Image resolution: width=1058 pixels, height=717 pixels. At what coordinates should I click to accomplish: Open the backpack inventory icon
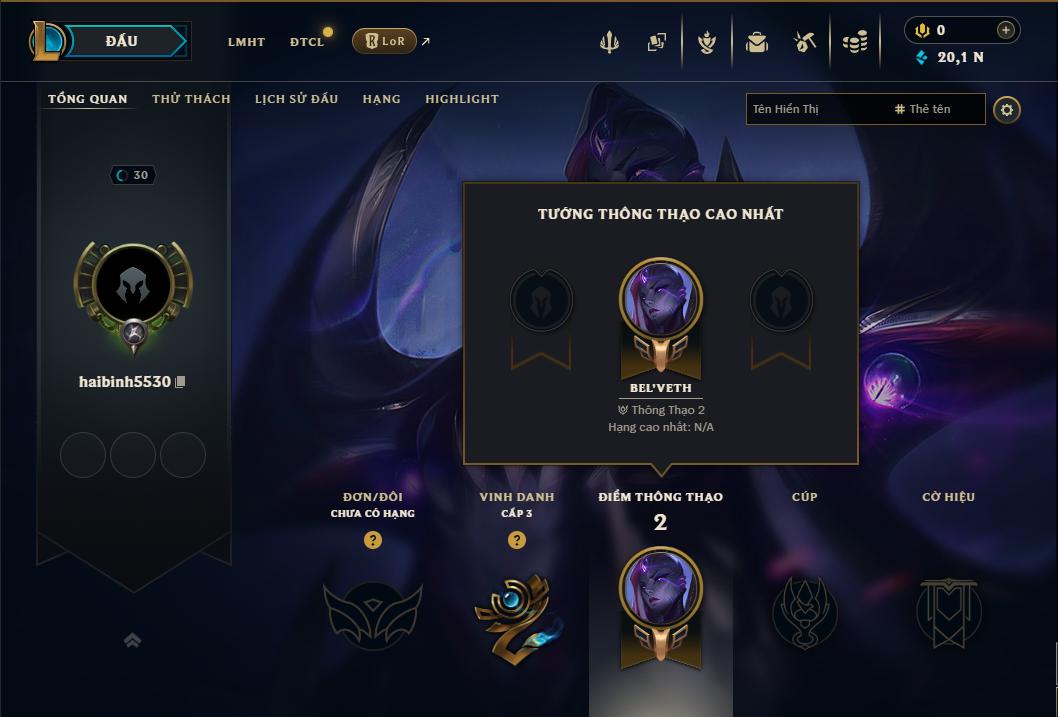click(x=757, y=42)
